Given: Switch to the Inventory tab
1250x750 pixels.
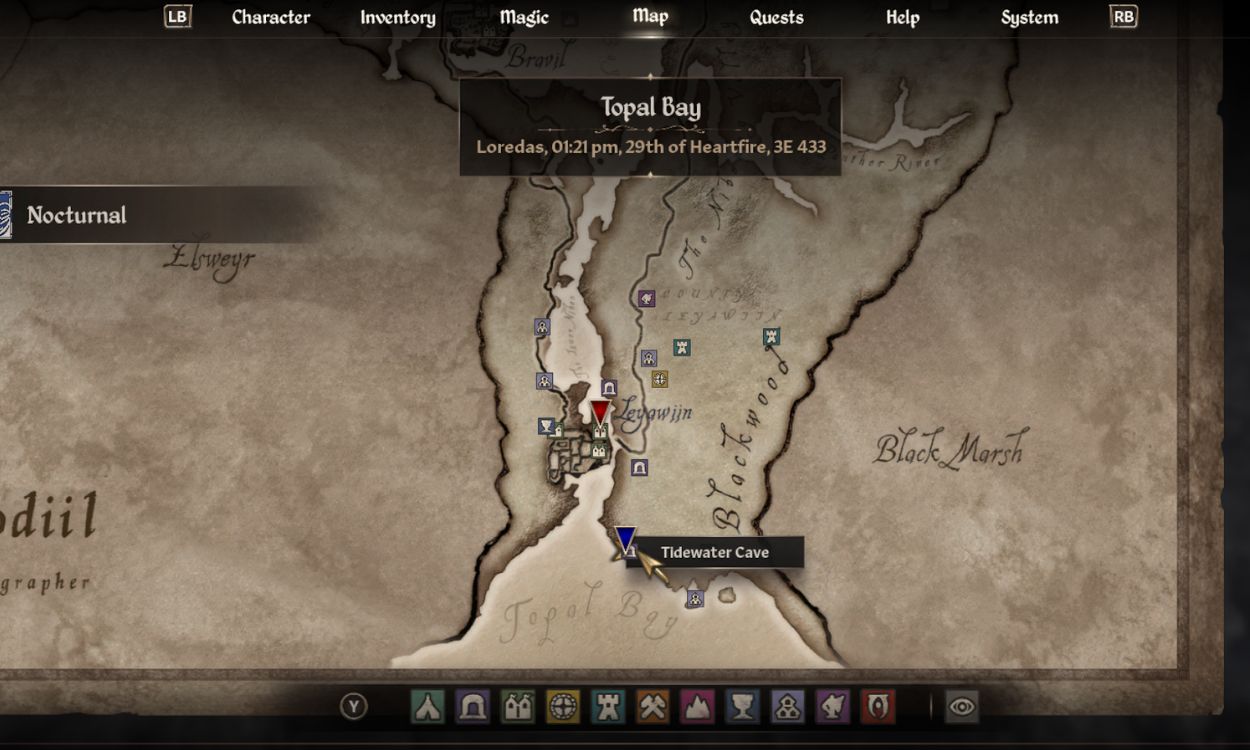Looking at the screenshot, I should tap(397, 17).
